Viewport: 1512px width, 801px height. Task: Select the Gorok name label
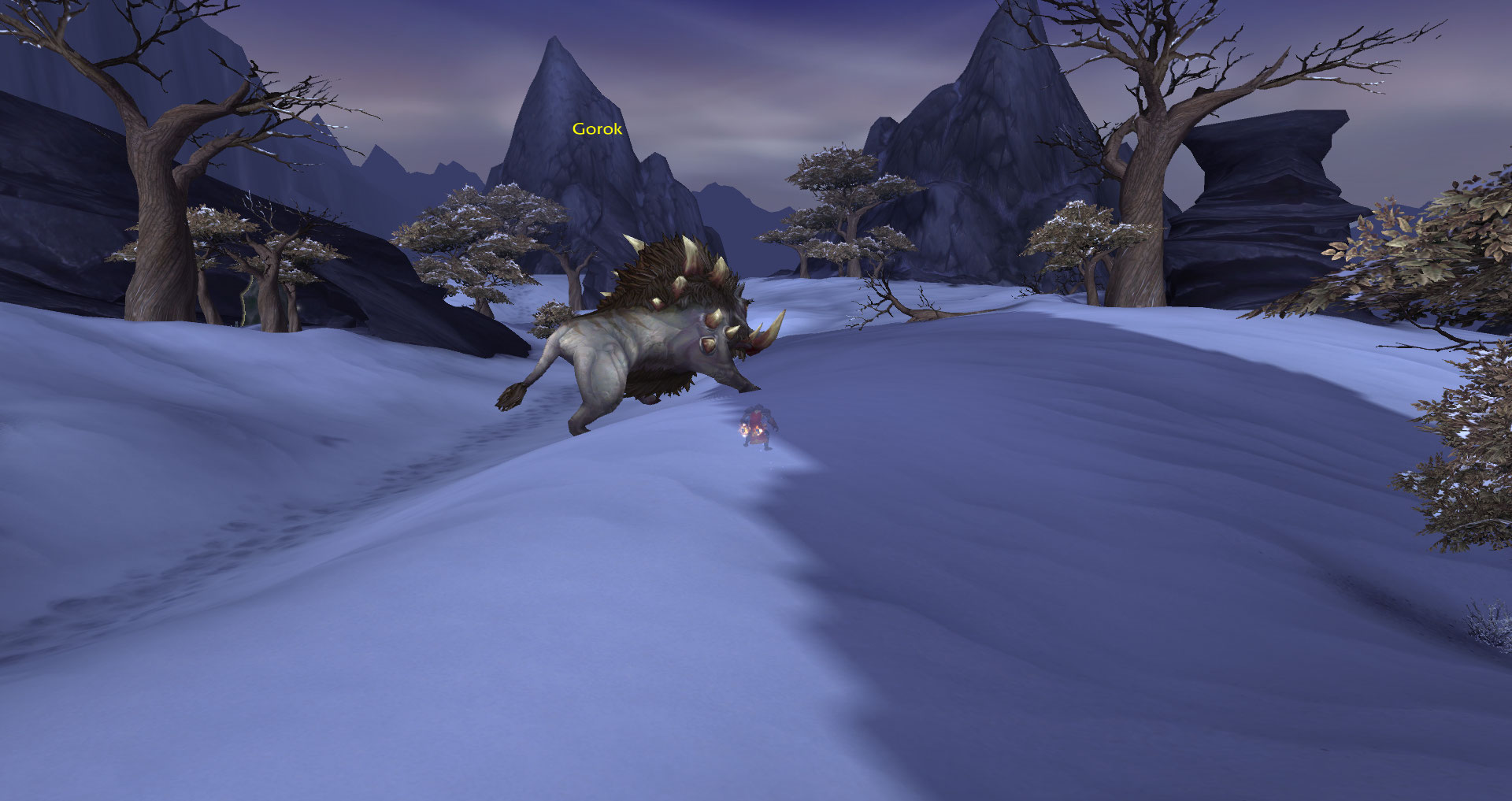coord(597,129)
